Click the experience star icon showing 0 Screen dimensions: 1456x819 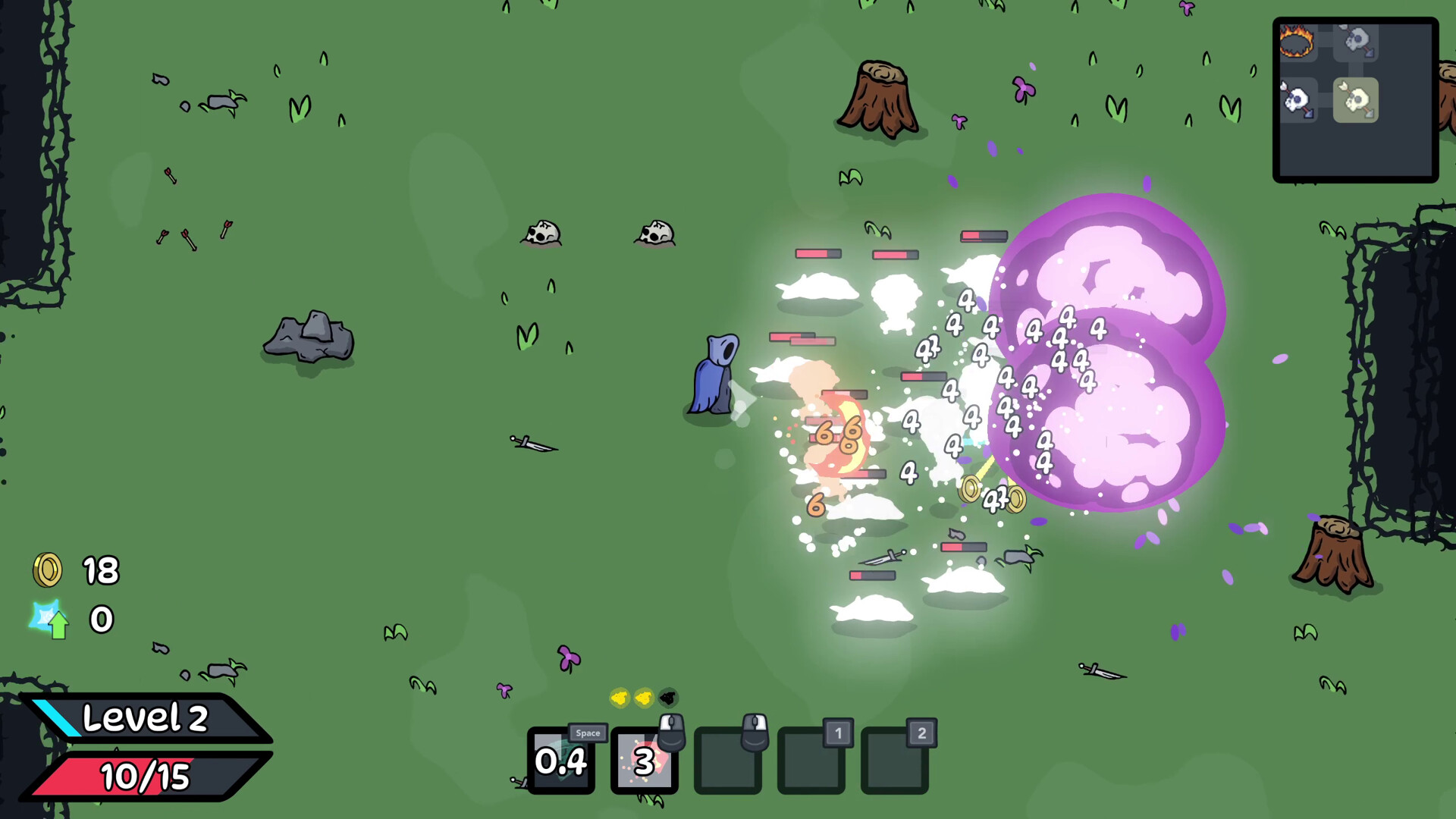[50, 620]
